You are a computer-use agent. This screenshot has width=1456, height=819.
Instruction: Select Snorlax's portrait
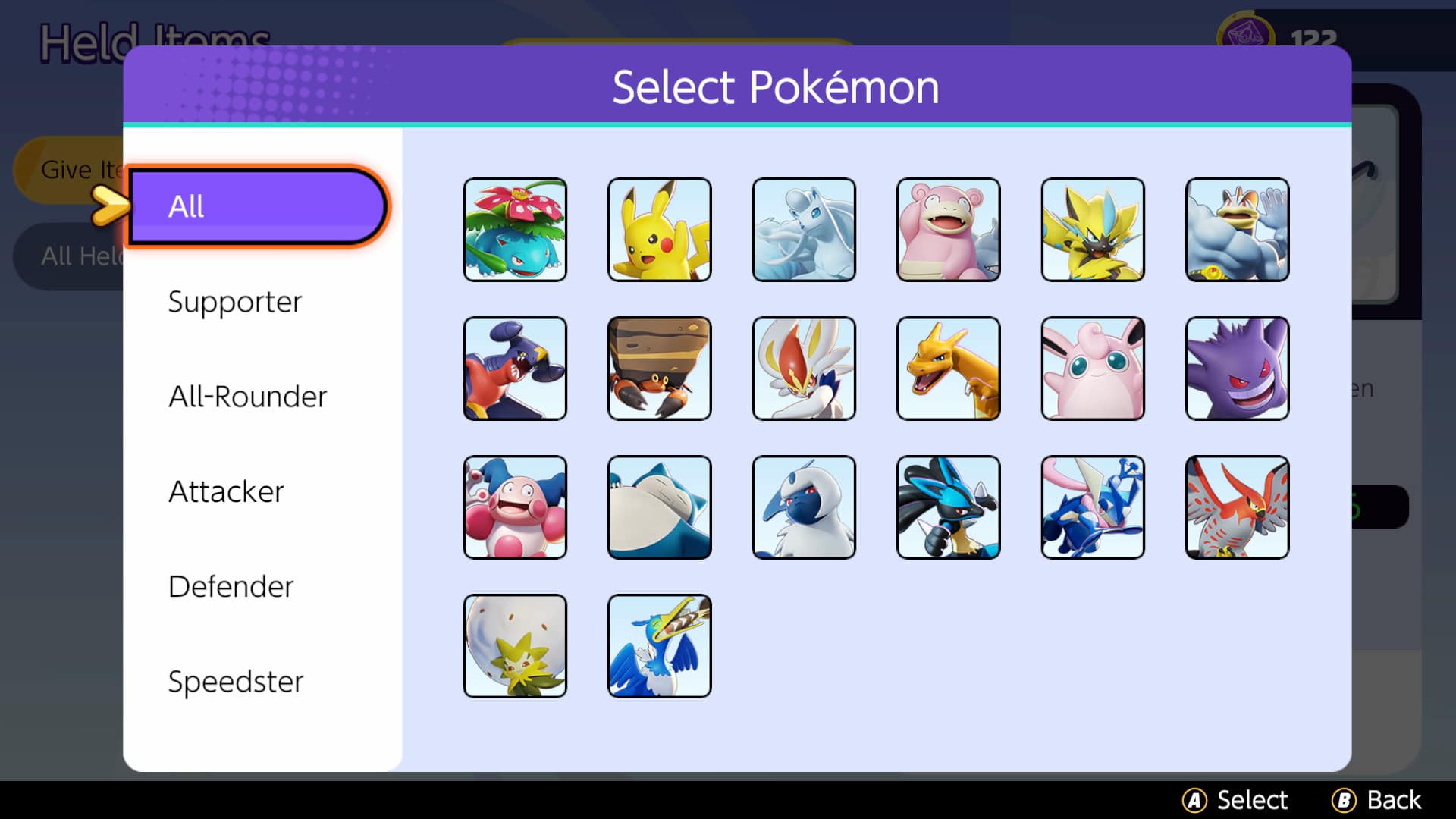659,507
